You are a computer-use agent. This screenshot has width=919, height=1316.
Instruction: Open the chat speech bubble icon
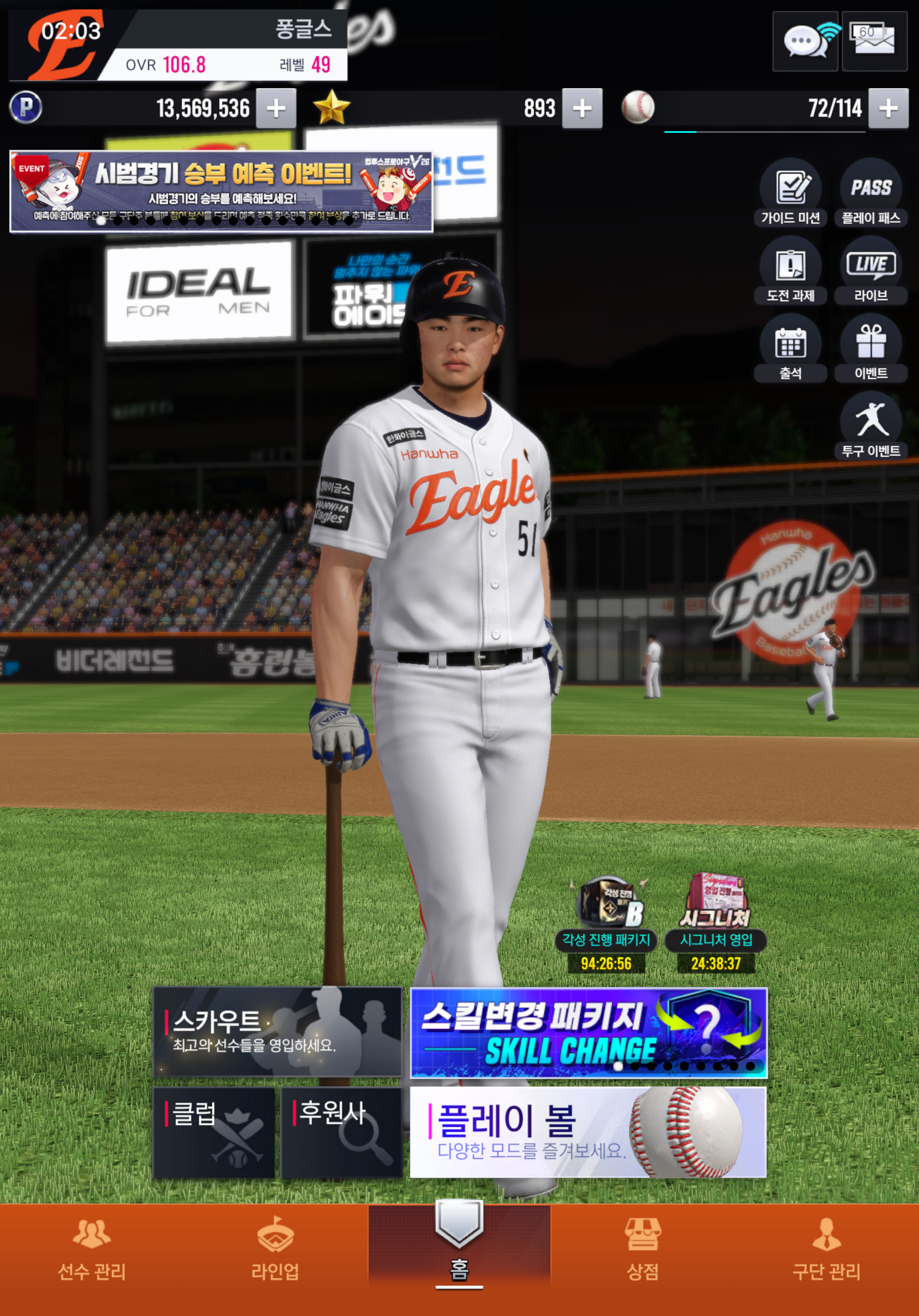(x=805, y=41)
